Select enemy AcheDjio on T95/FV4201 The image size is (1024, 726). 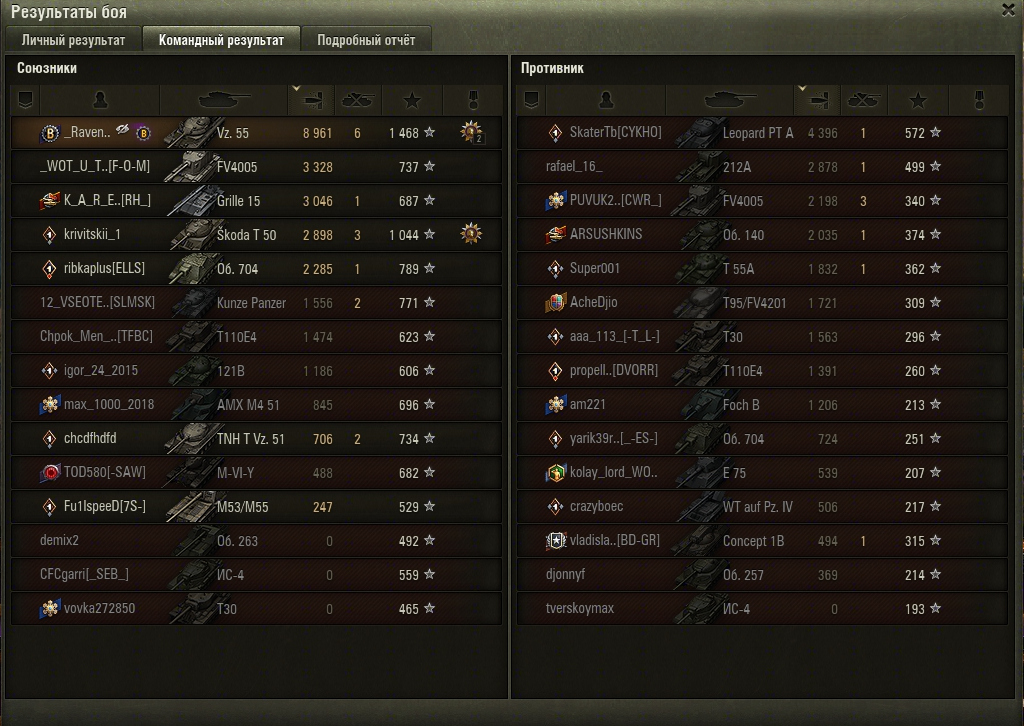pyautogui.click(x=762, y=303)
